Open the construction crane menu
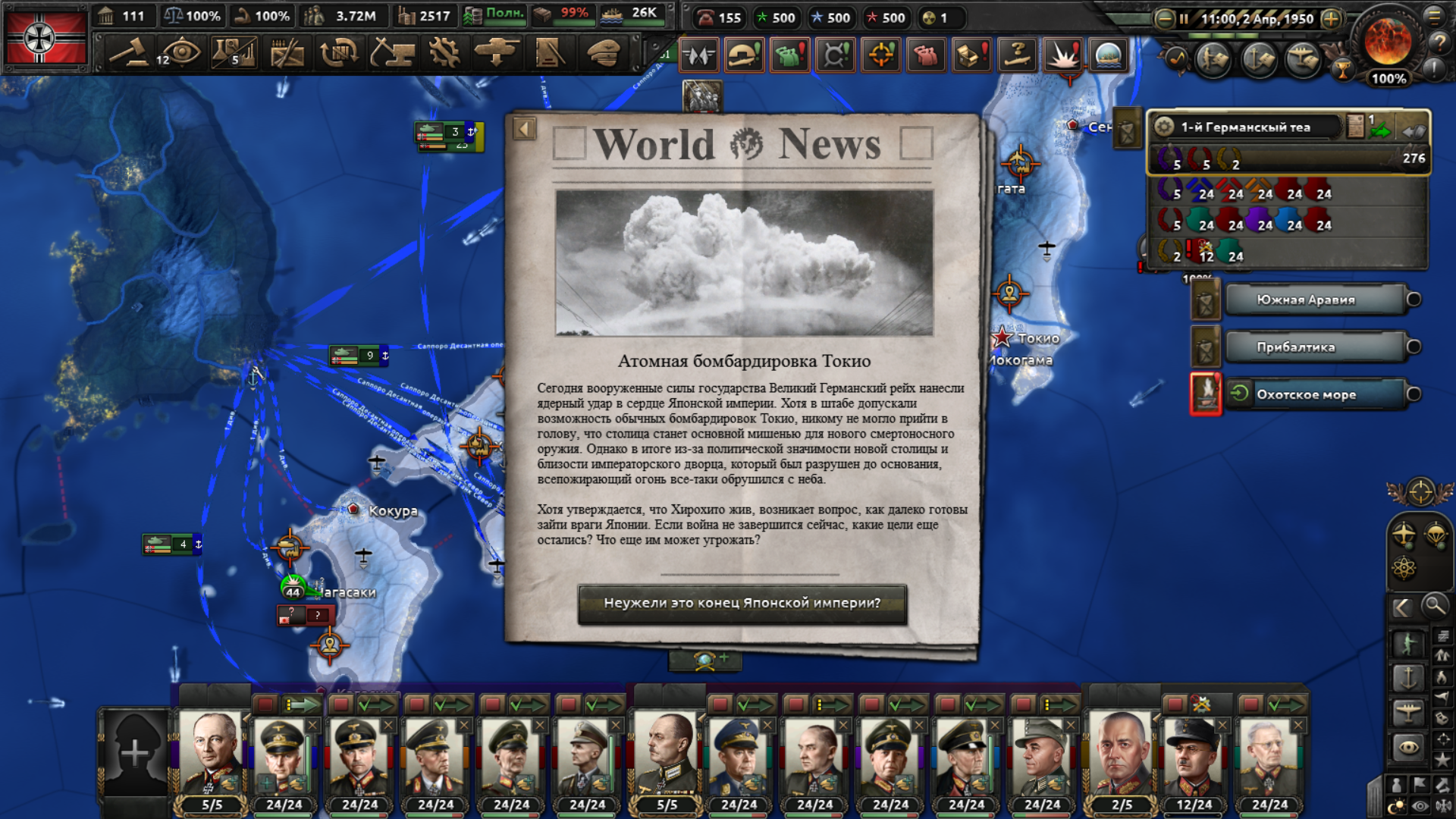This screenshot has height=819, width=1456. pos(392,53)
